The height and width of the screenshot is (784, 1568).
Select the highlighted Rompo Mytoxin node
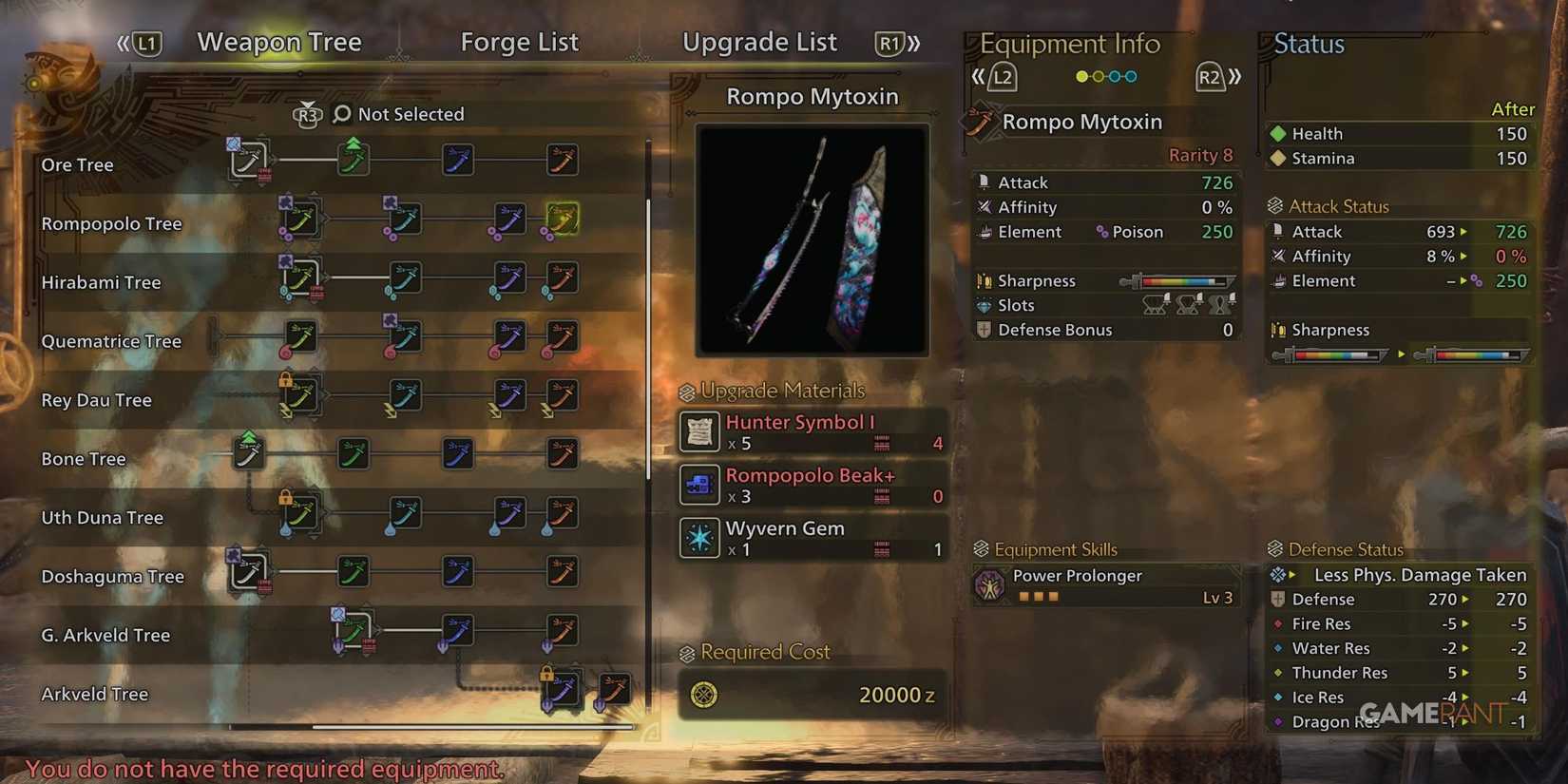(x=562, y=218)
